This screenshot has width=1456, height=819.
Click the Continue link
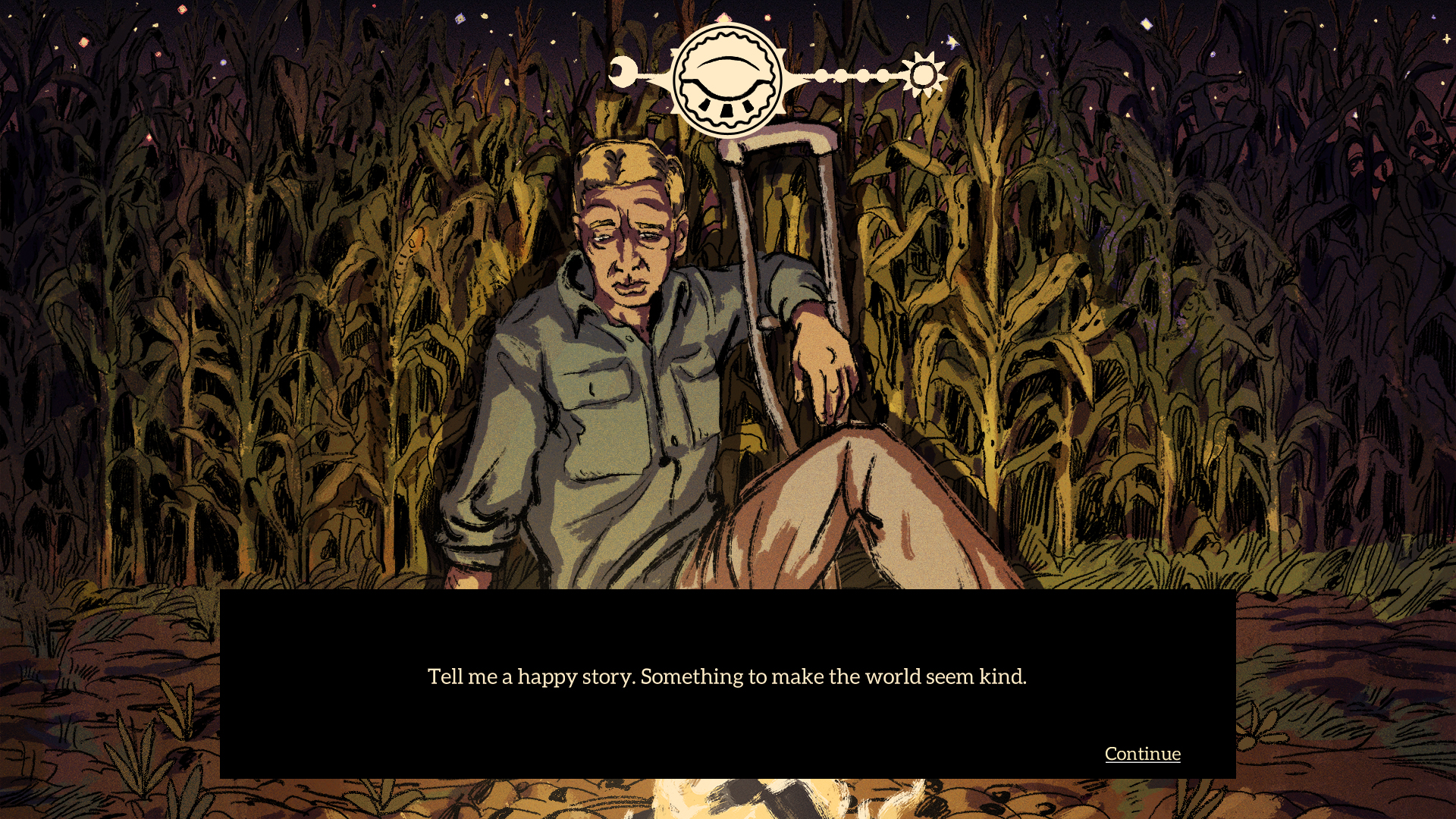1142,753
